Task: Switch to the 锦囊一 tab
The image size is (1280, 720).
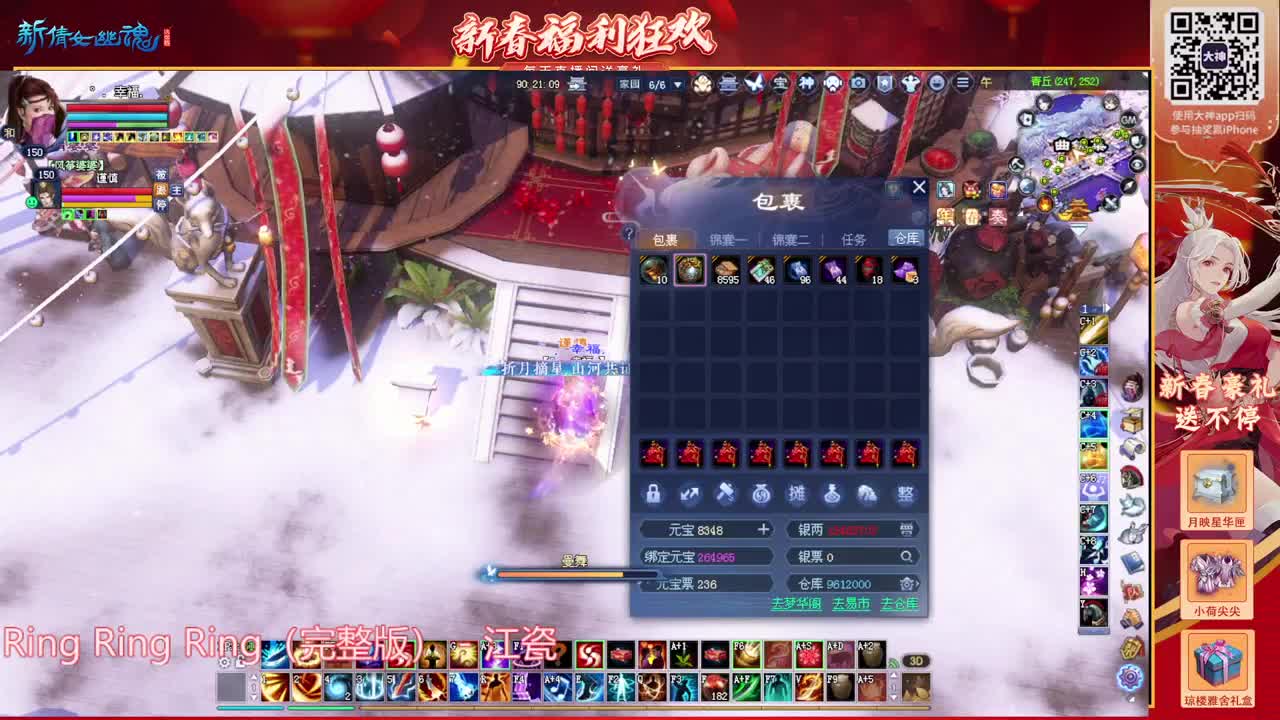Action: 727,239
